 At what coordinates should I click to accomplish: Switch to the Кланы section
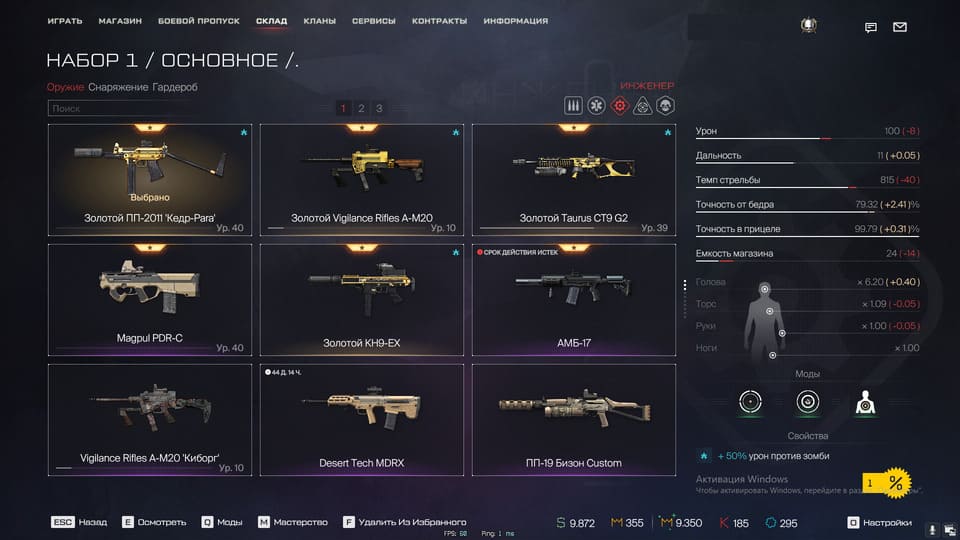pyautogui.click(x=319, y=21)
